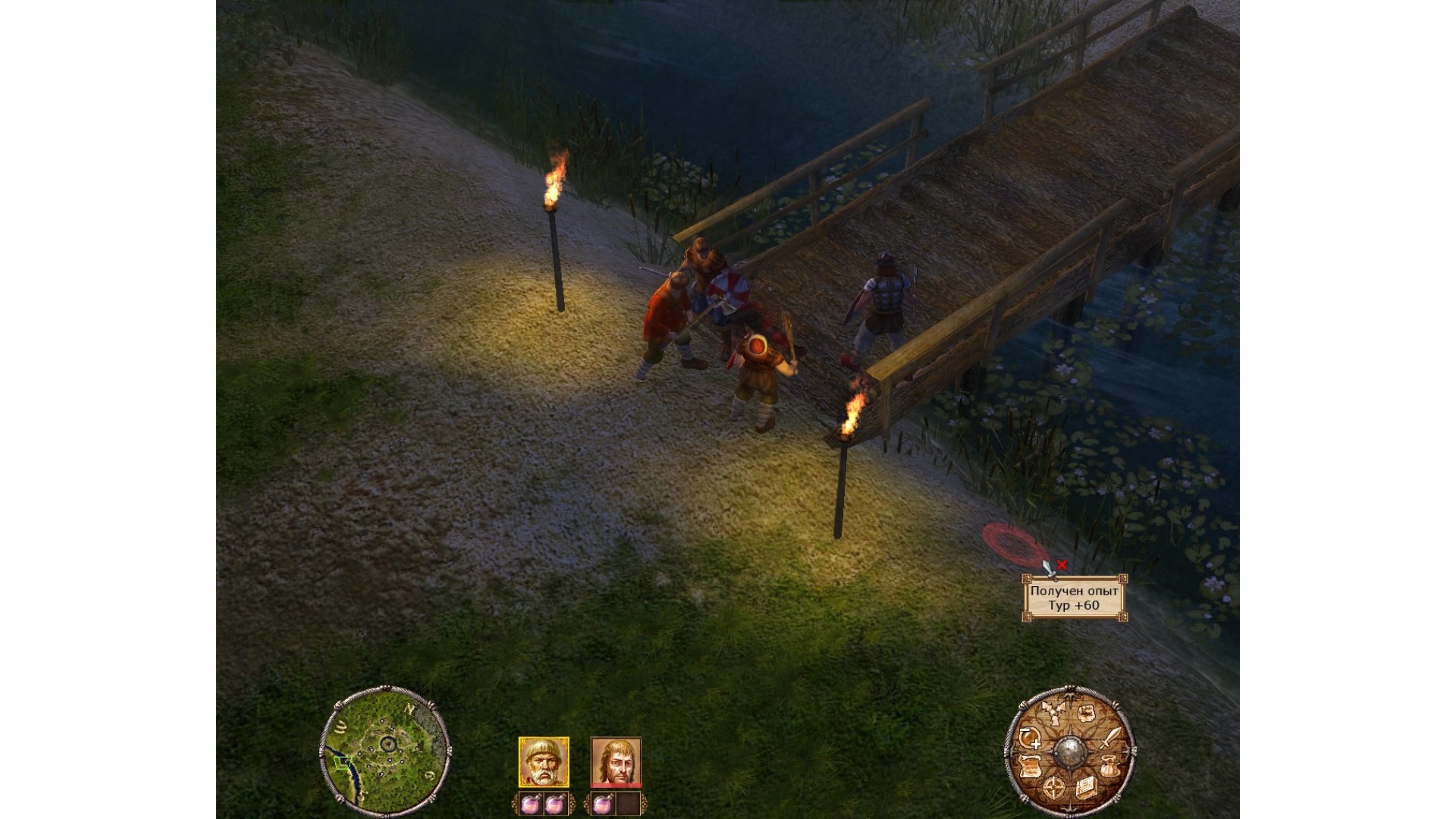Click the metal boss at shield center
Screen dimensions: 1456x819
pos(1069,752)
